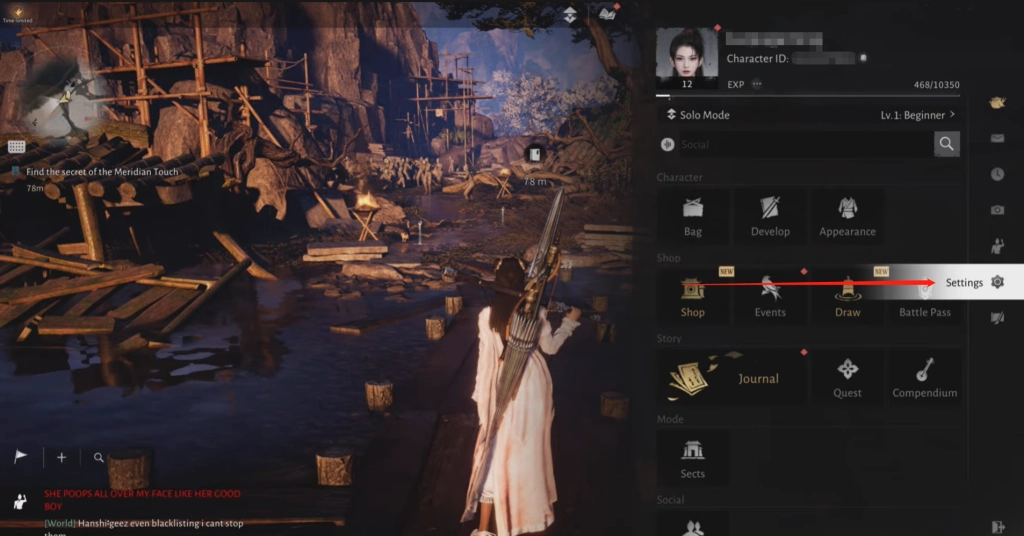The height and width of the screenshot is (536, 1024).
Task: Click the magnifying glass search button
Action: (x=947, y=145)
